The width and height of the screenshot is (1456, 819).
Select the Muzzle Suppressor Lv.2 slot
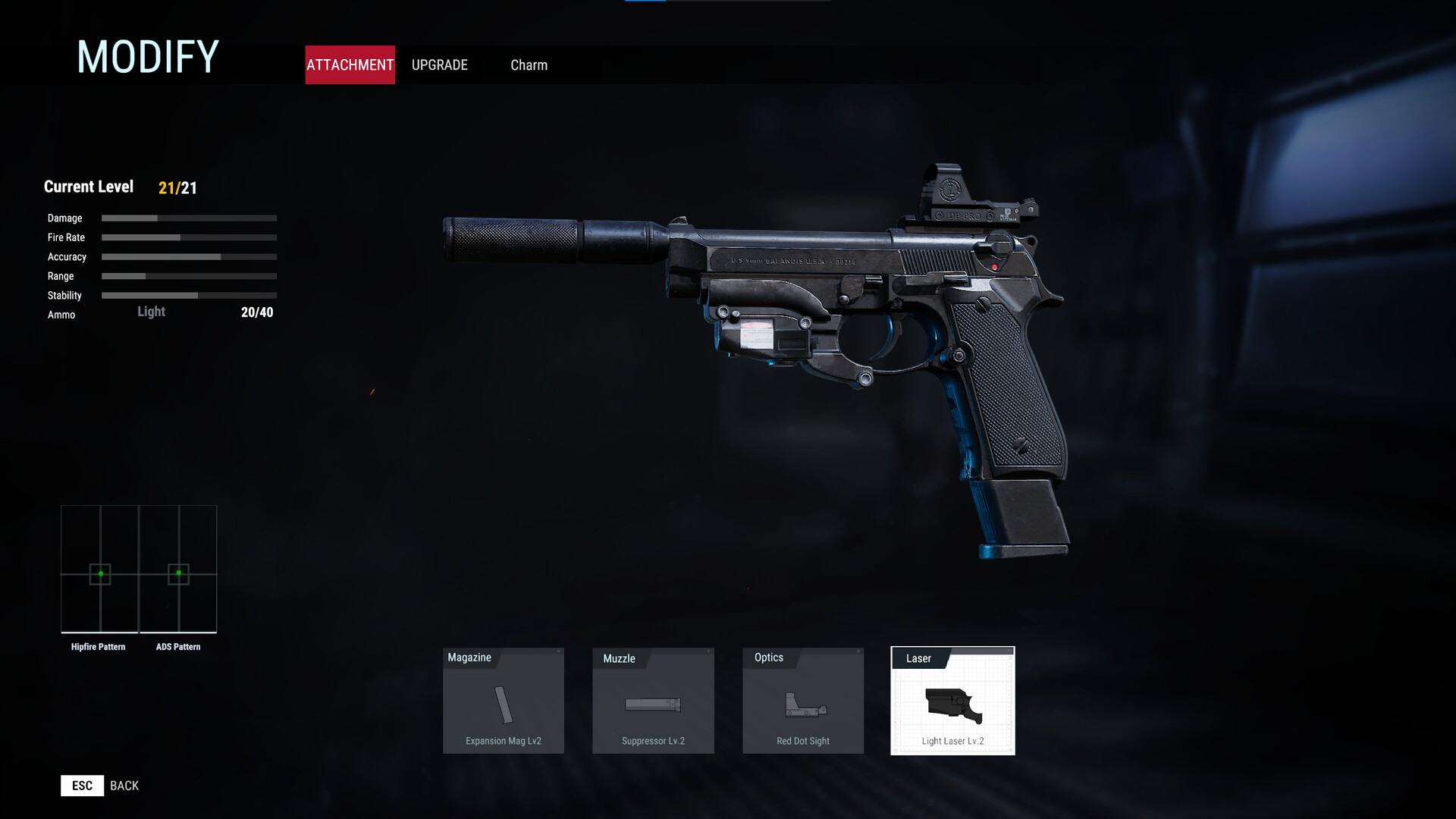click(x=653, y=701)
